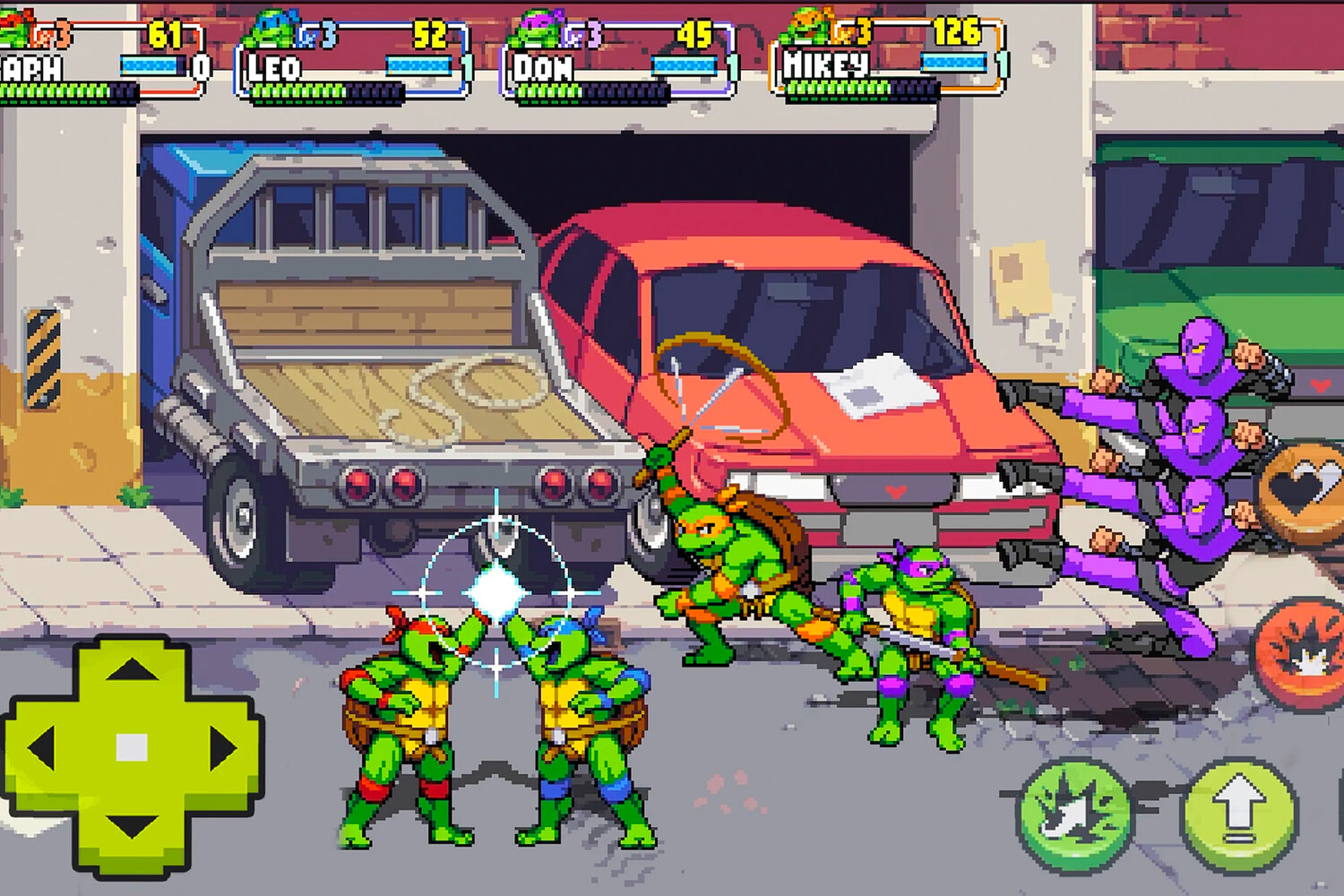Move left with the D-pad left arrow

pos(42,748)
